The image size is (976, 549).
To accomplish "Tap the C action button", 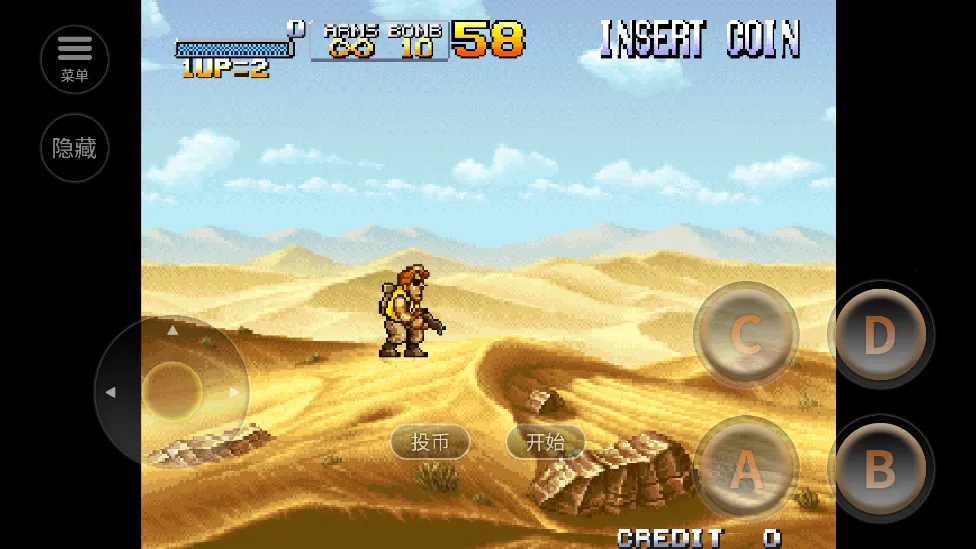I will point(745,335).
